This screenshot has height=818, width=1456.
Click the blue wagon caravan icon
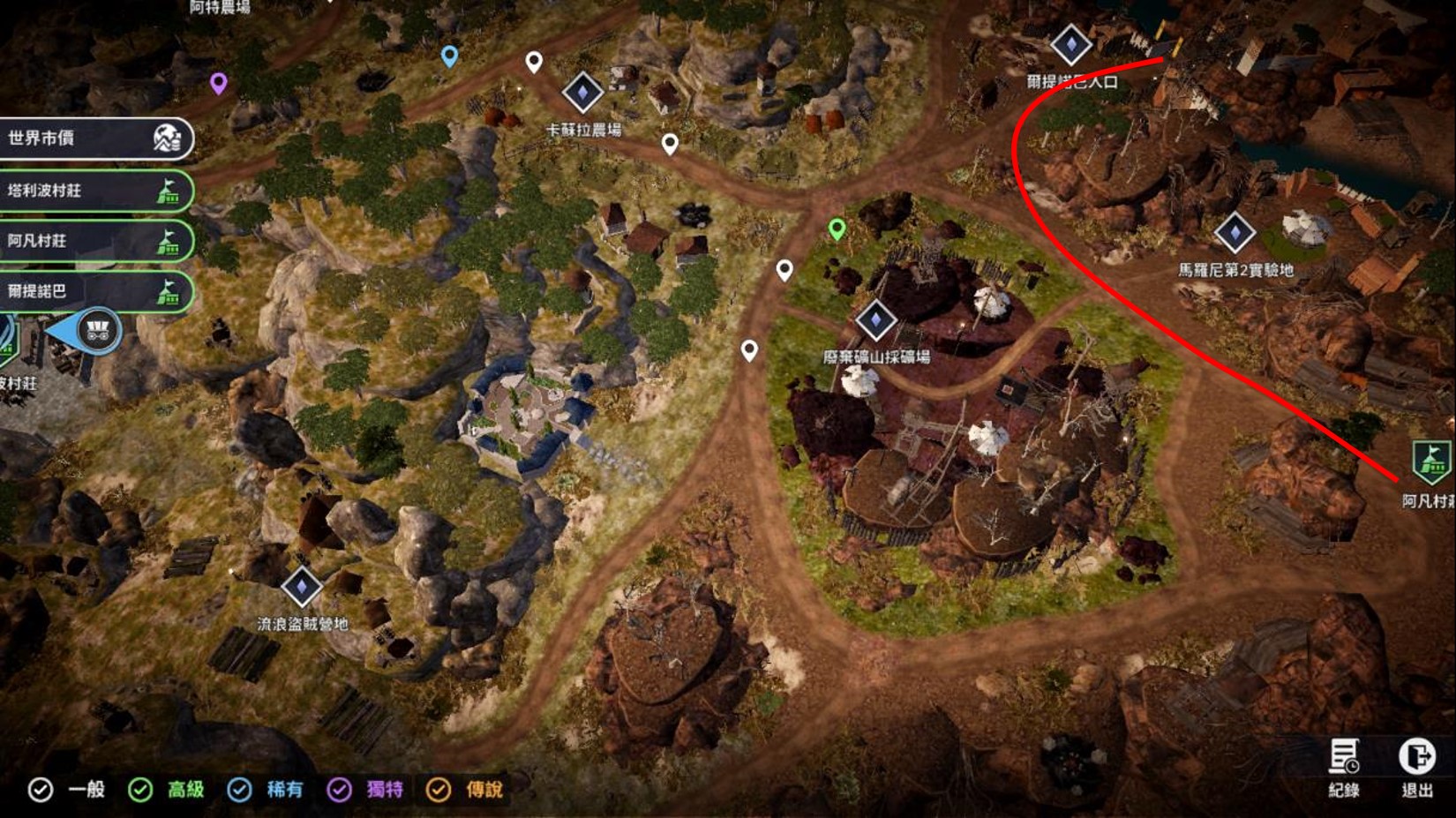(97, 331)
